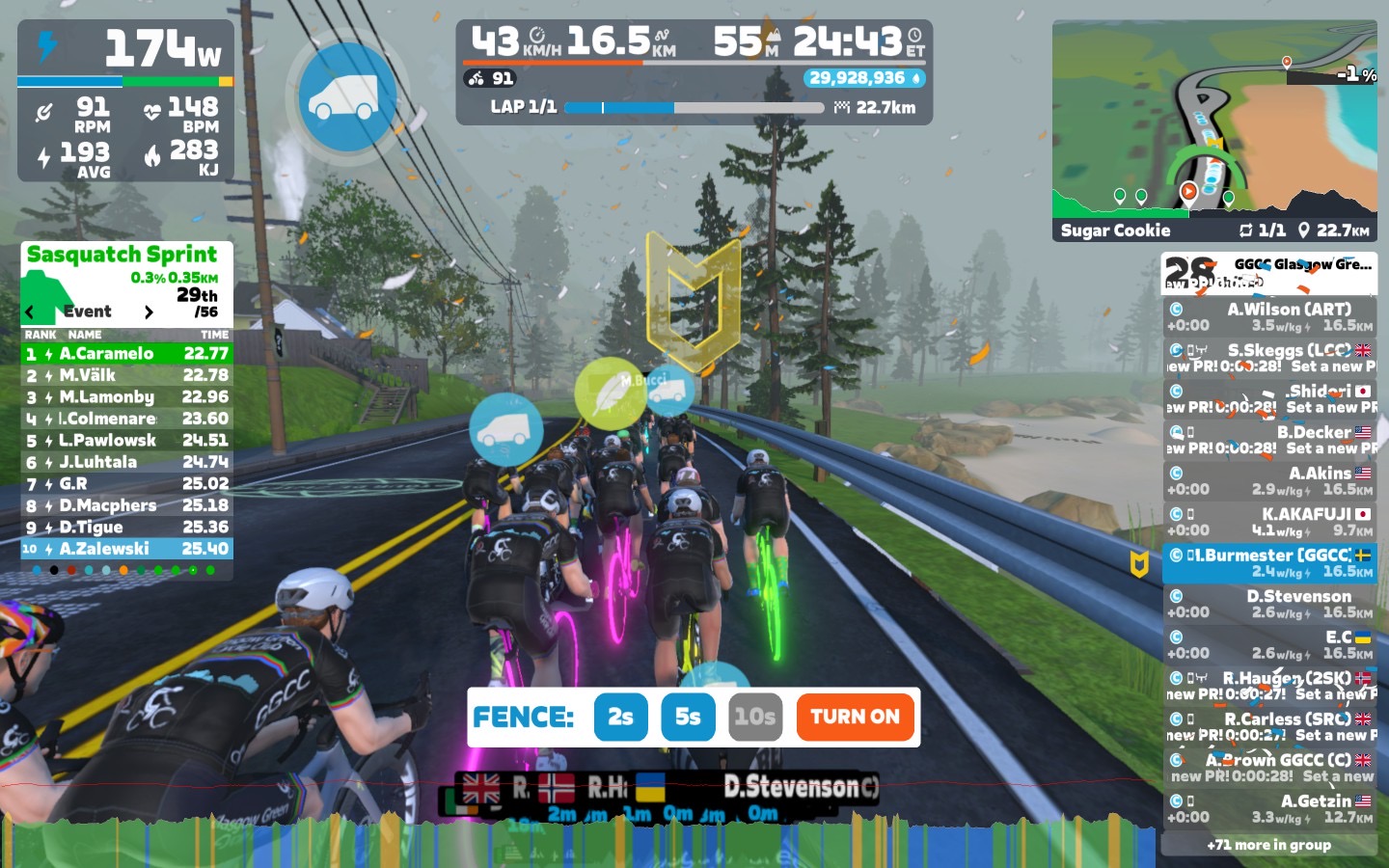Select K.AKAFUJI in the rider list
Image resolution: width=1389 pixels, height=868 pixels.
point(1269,522)
